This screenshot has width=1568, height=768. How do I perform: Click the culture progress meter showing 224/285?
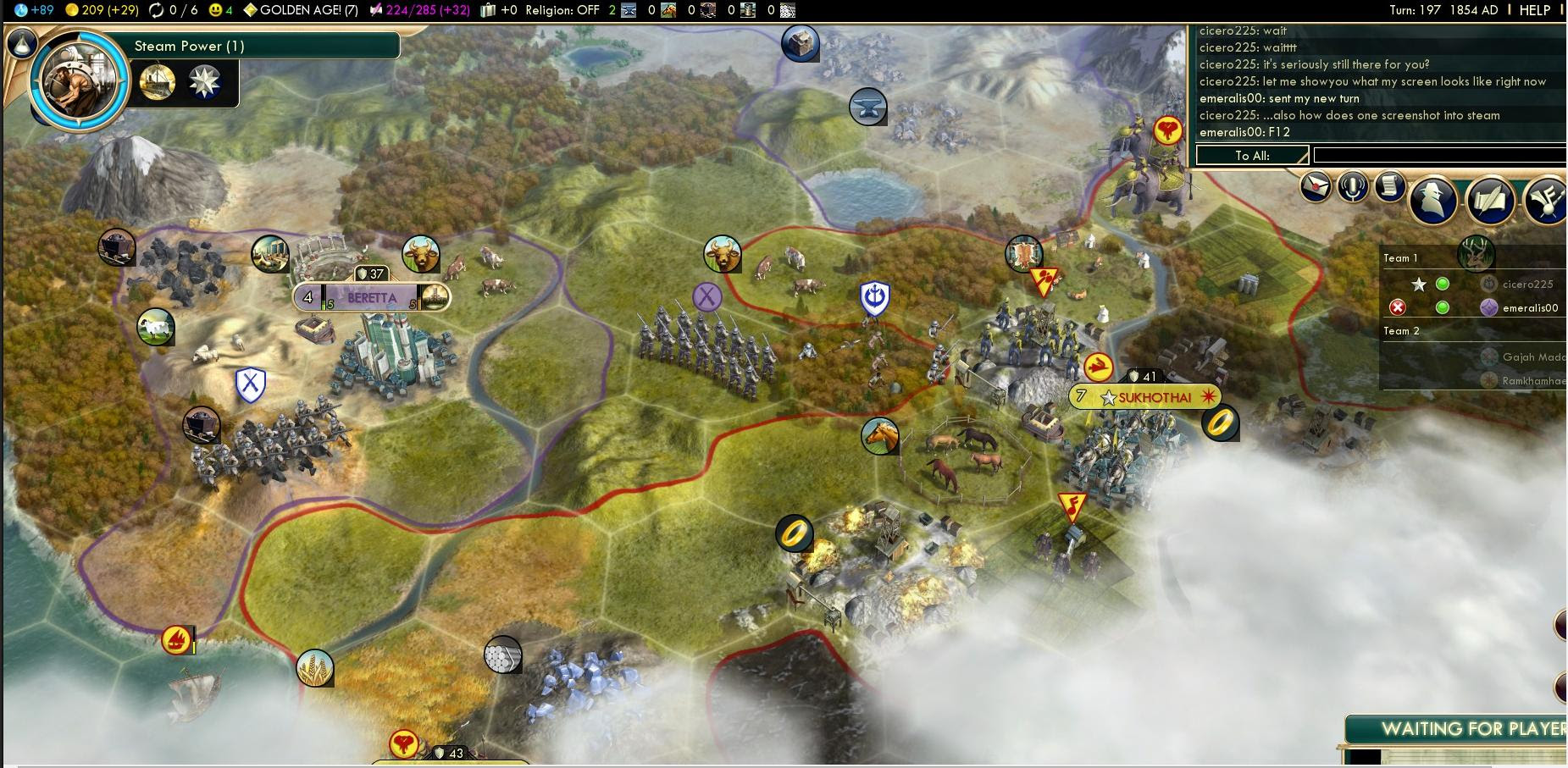(x=414, y=11)
